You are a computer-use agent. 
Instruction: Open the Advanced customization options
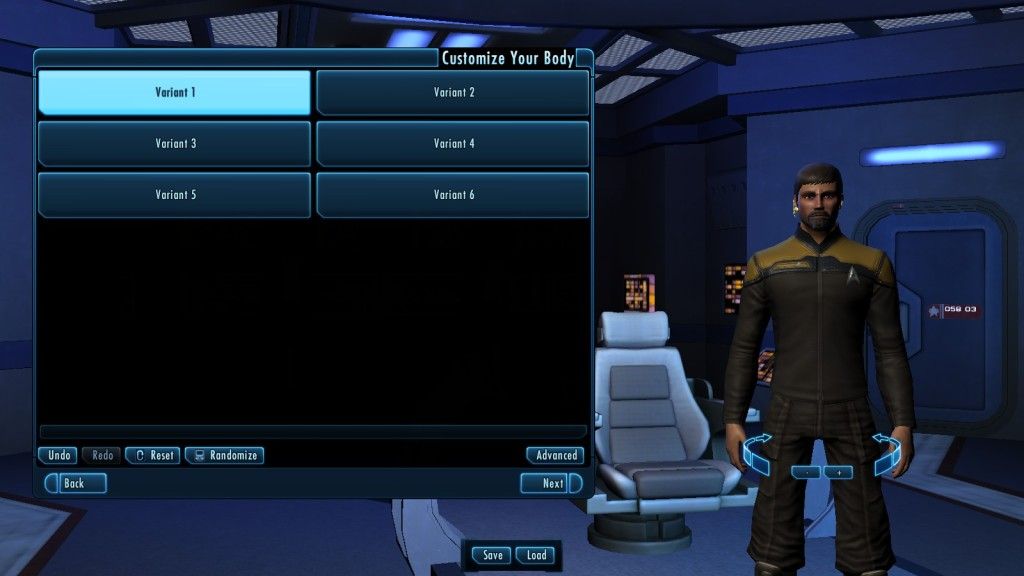(556, 455)
